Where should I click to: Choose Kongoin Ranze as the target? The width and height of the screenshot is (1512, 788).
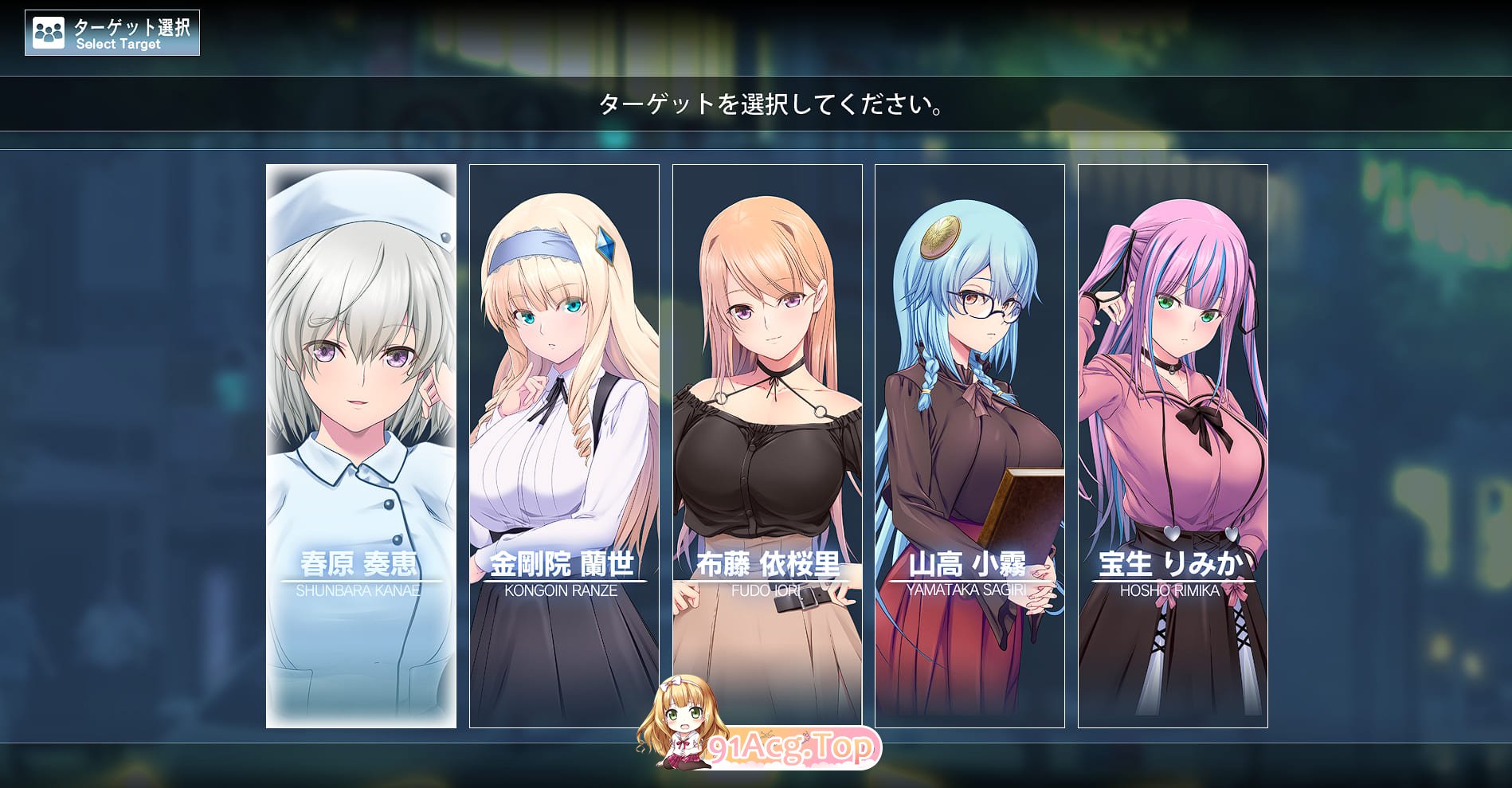pyautogui.click(x=564, y=445)
